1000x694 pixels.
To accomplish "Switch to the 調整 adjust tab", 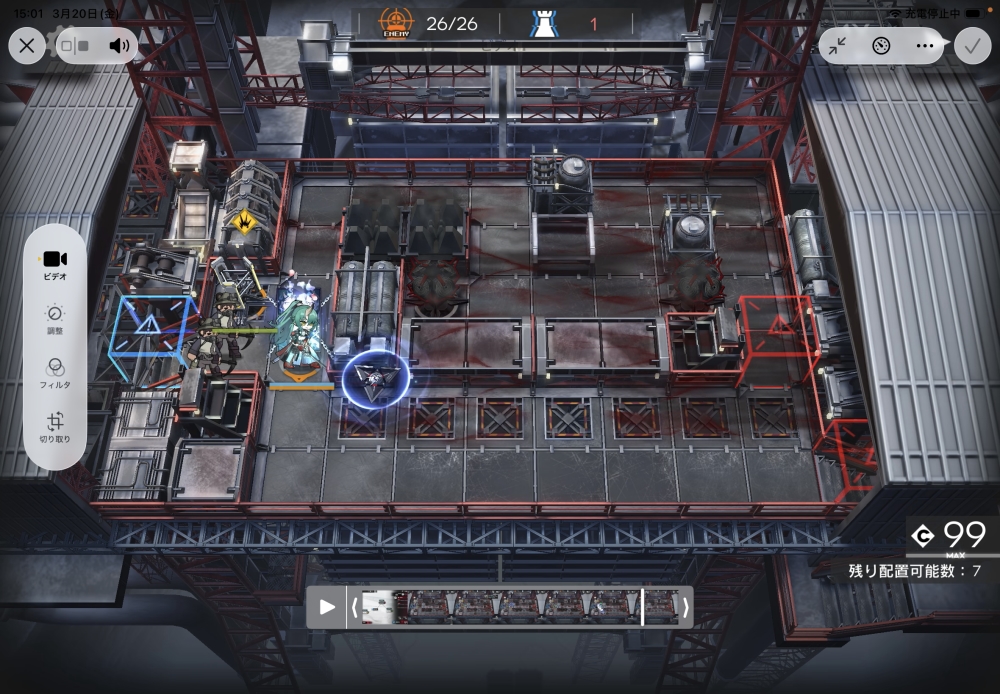I will [55, 318].
